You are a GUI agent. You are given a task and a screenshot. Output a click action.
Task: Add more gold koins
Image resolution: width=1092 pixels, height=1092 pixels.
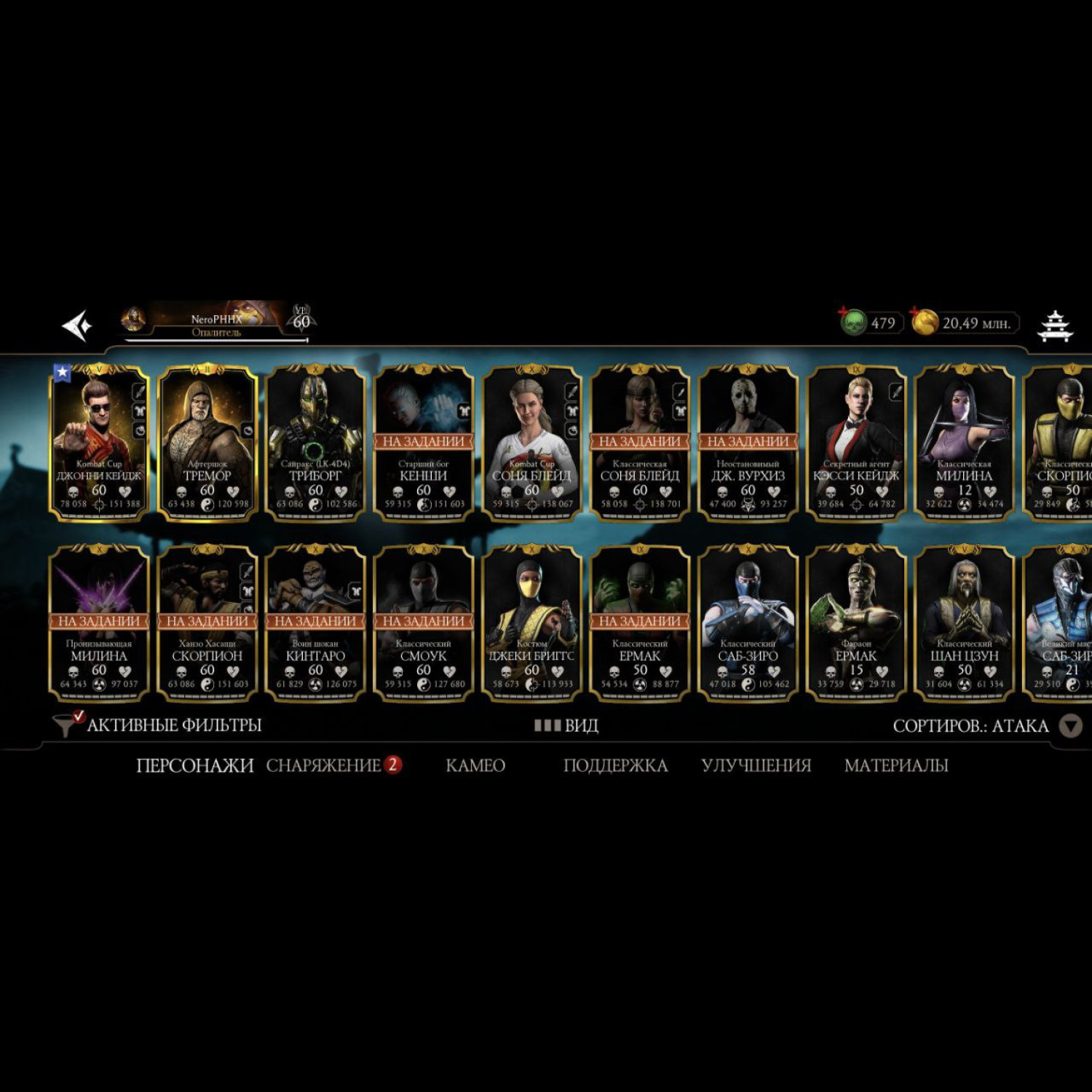[925, 321]
